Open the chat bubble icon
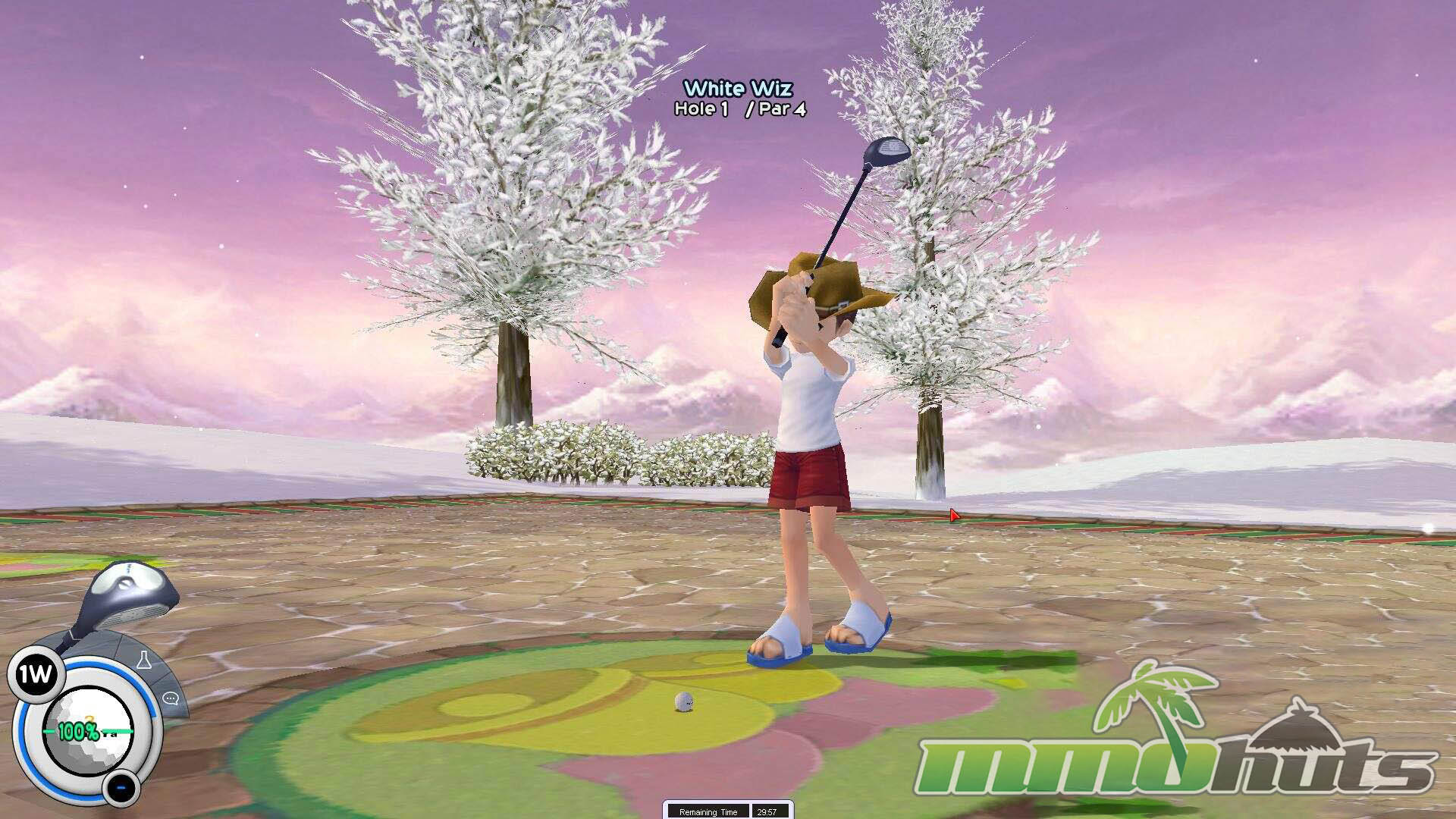The height and width of the screenshot is (819, 1456). pyautogui.click(x=171, y=698)
